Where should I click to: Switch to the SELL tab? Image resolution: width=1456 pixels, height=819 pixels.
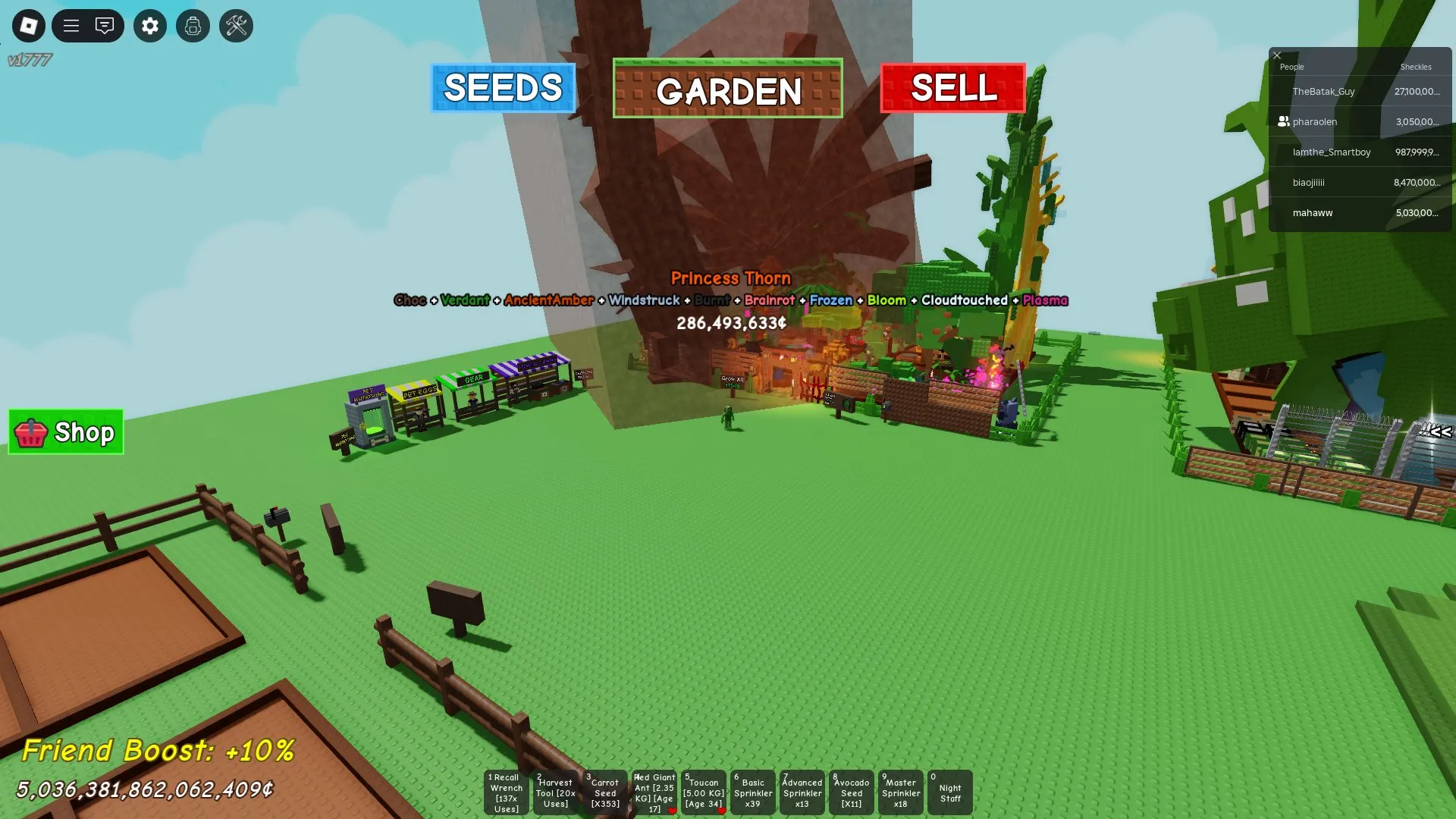[x=953, y=89]
